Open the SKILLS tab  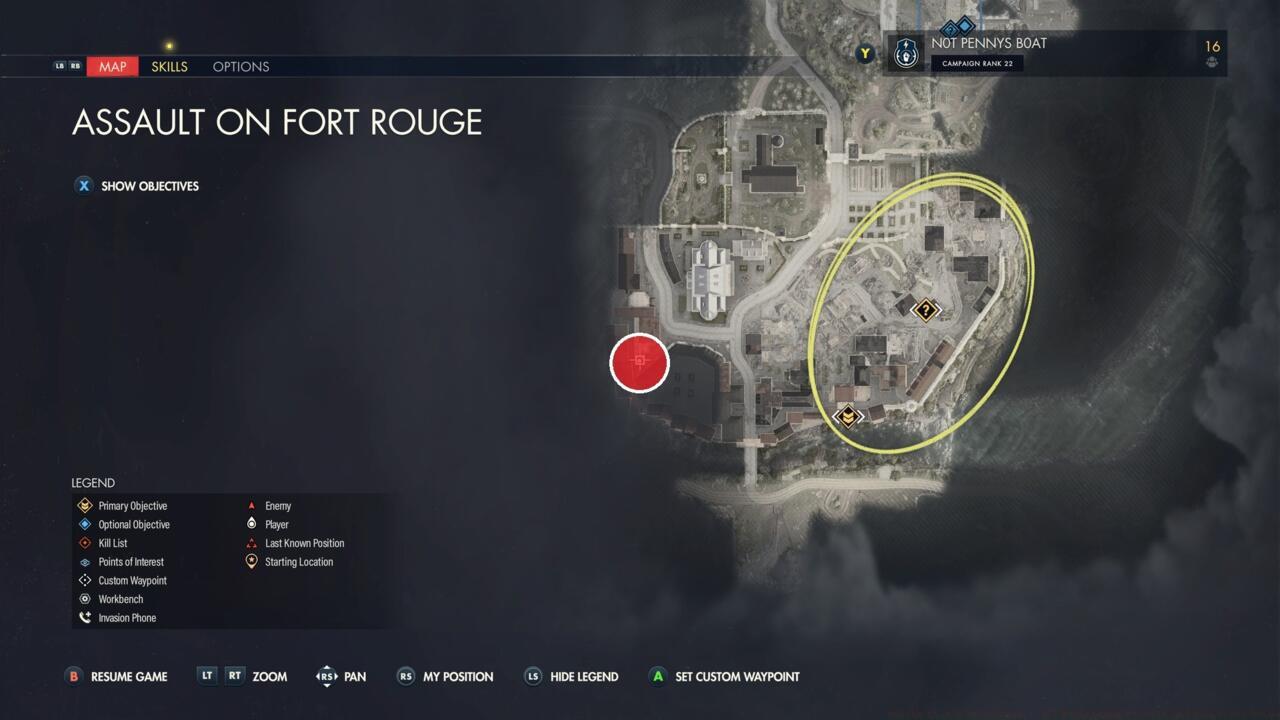coord(169,66)
